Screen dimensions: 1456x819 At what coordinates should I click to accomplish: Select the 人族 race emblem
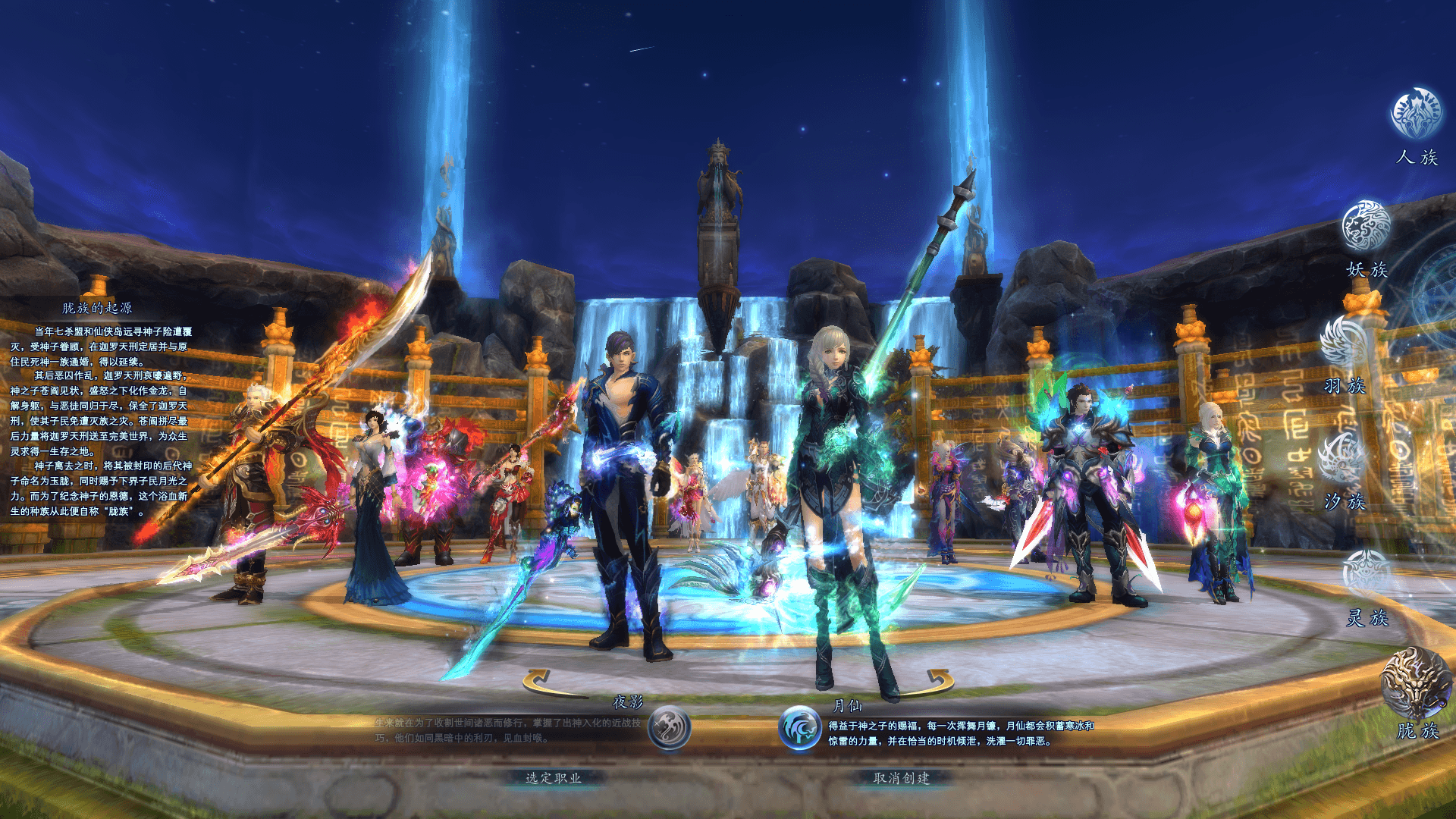pos(1416,114)
